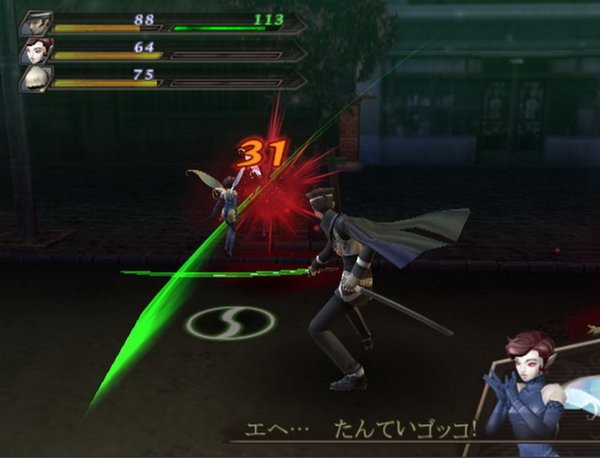Screen dimensions: 600x458
Task: Select Raidou's portrait in the party list
Action: [x=35, y=22]
